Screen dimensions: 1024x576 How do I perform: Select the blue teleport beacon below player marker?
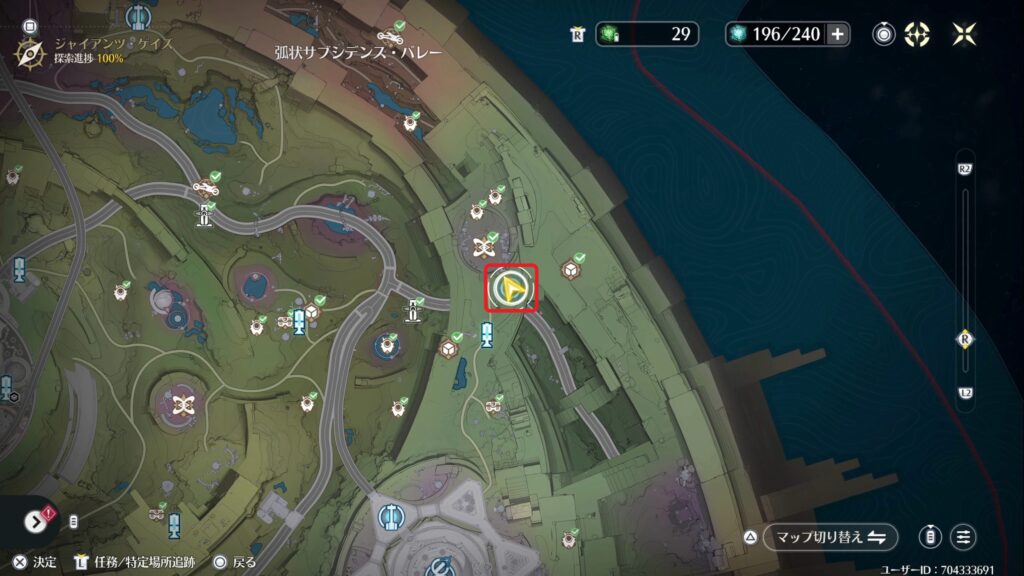[487, 334]
